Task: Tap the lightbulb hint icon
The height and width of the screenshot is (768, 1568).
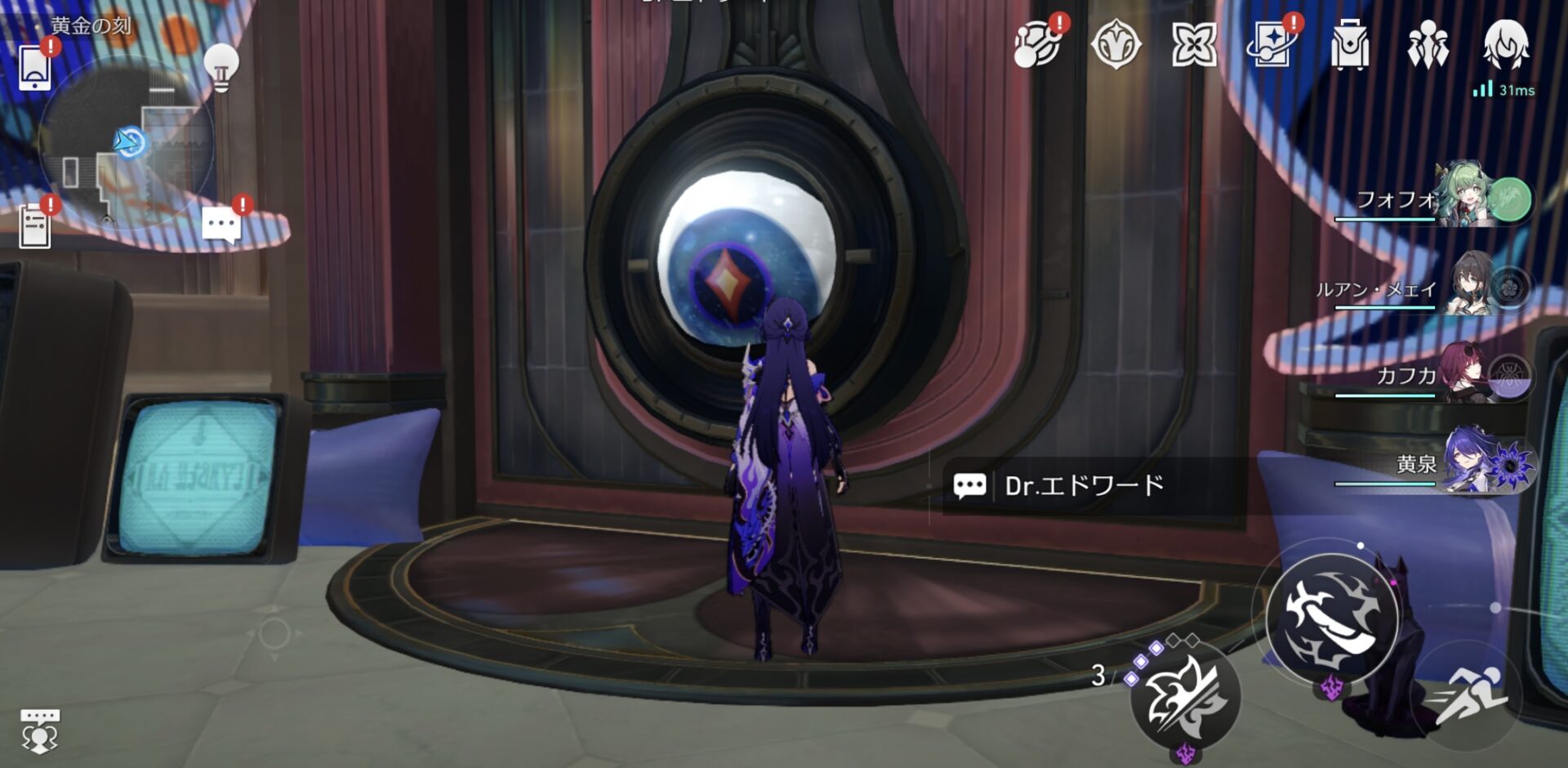Action: (220, 65)
